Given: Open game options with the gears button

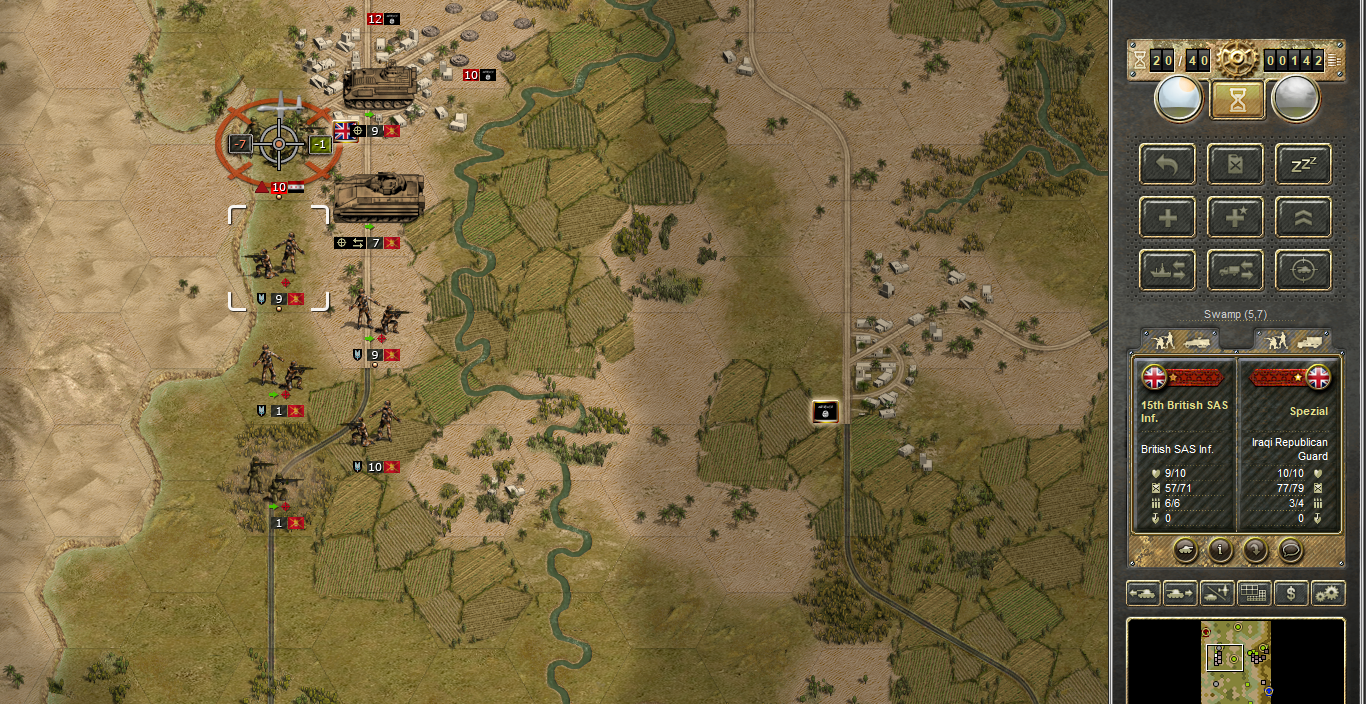Looking at the screenshot, I should pyautogui.click(x=1328, y=593).
